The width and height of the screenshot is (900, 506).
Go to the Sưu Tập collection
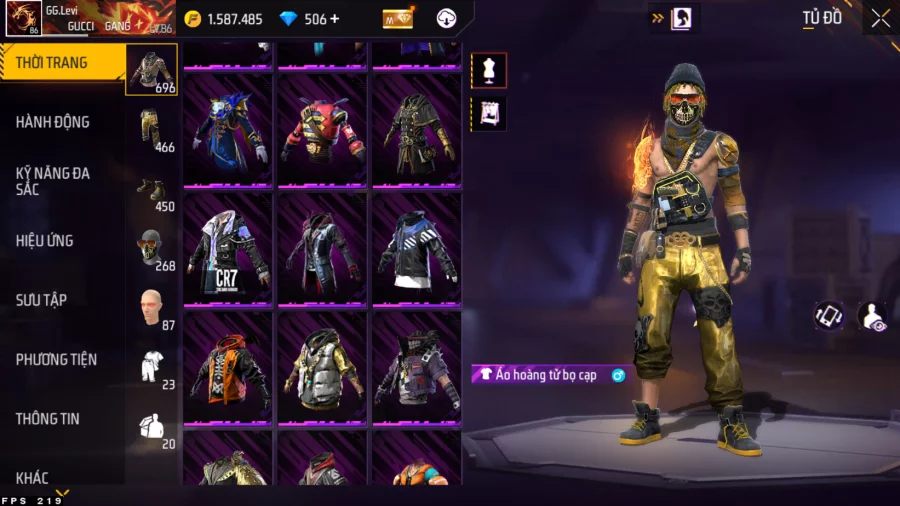coord(41,300)
